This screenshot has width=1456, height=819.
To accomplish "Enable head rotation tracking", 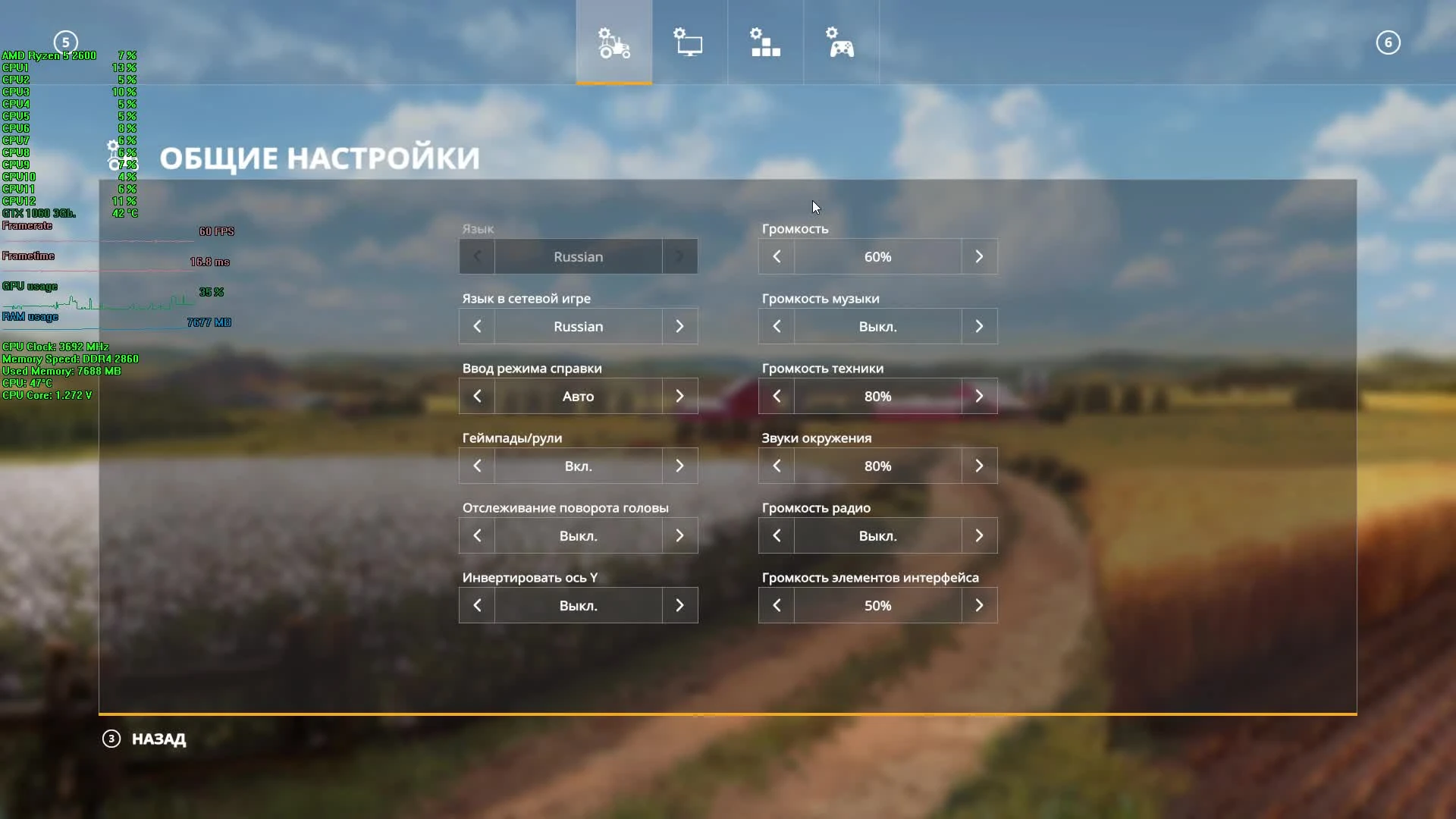I will tap(679, 535).
